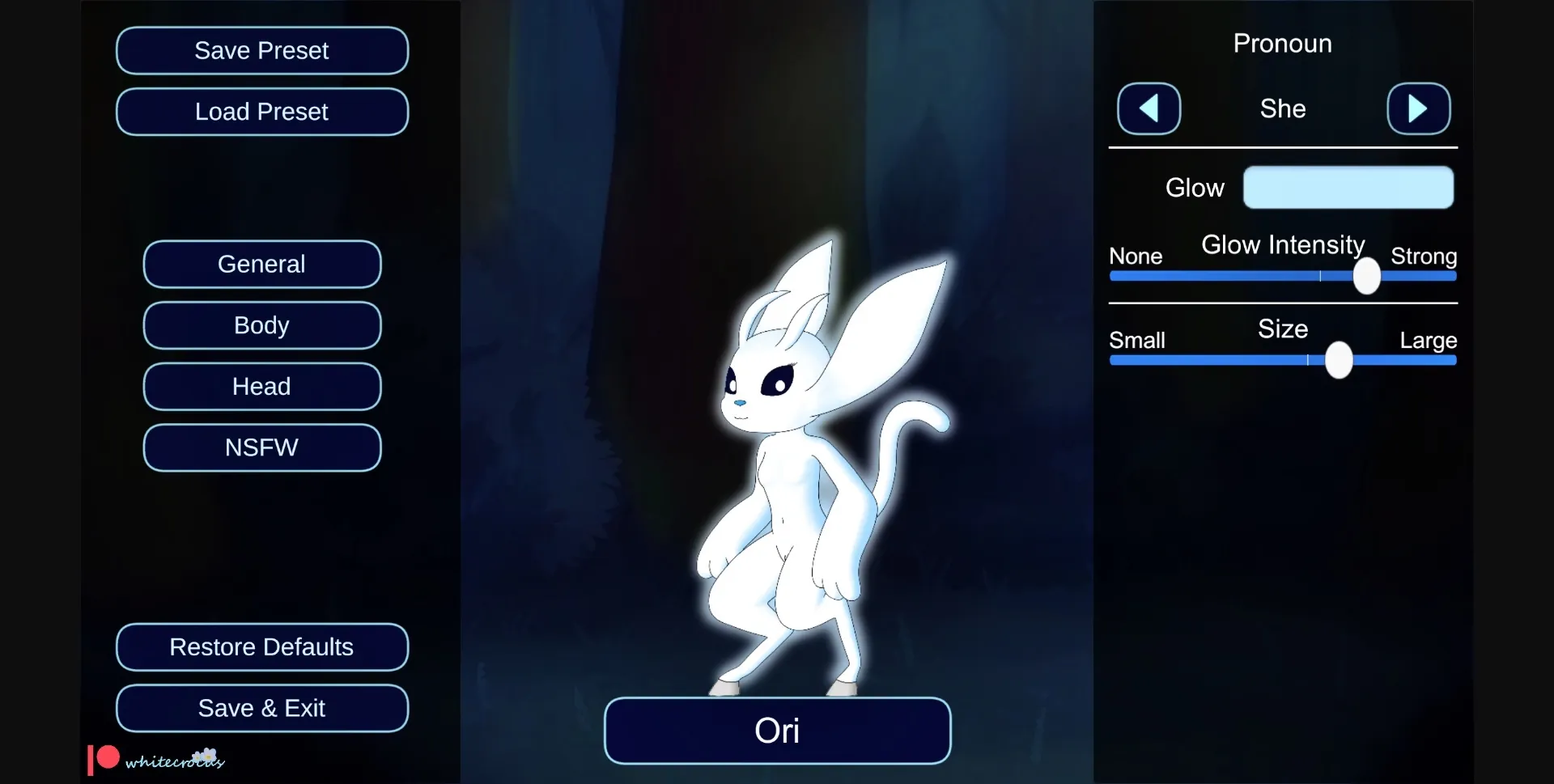Click Save & Exit
Image resolution: width=1554 pixels, height=784 pixels.
261,707
